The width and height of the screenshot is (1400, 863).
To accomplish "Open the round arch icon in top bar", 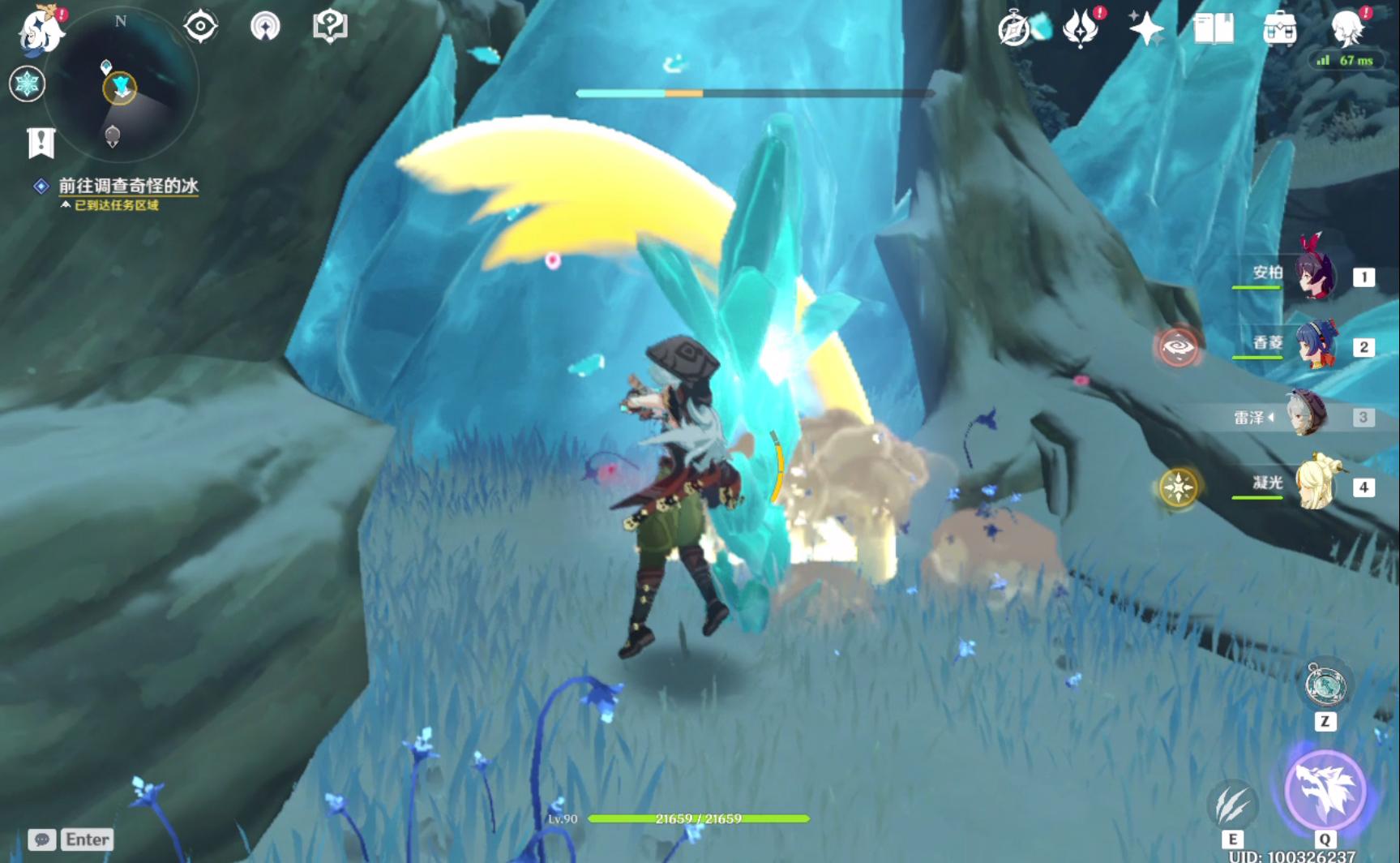I will click(265, 27).
